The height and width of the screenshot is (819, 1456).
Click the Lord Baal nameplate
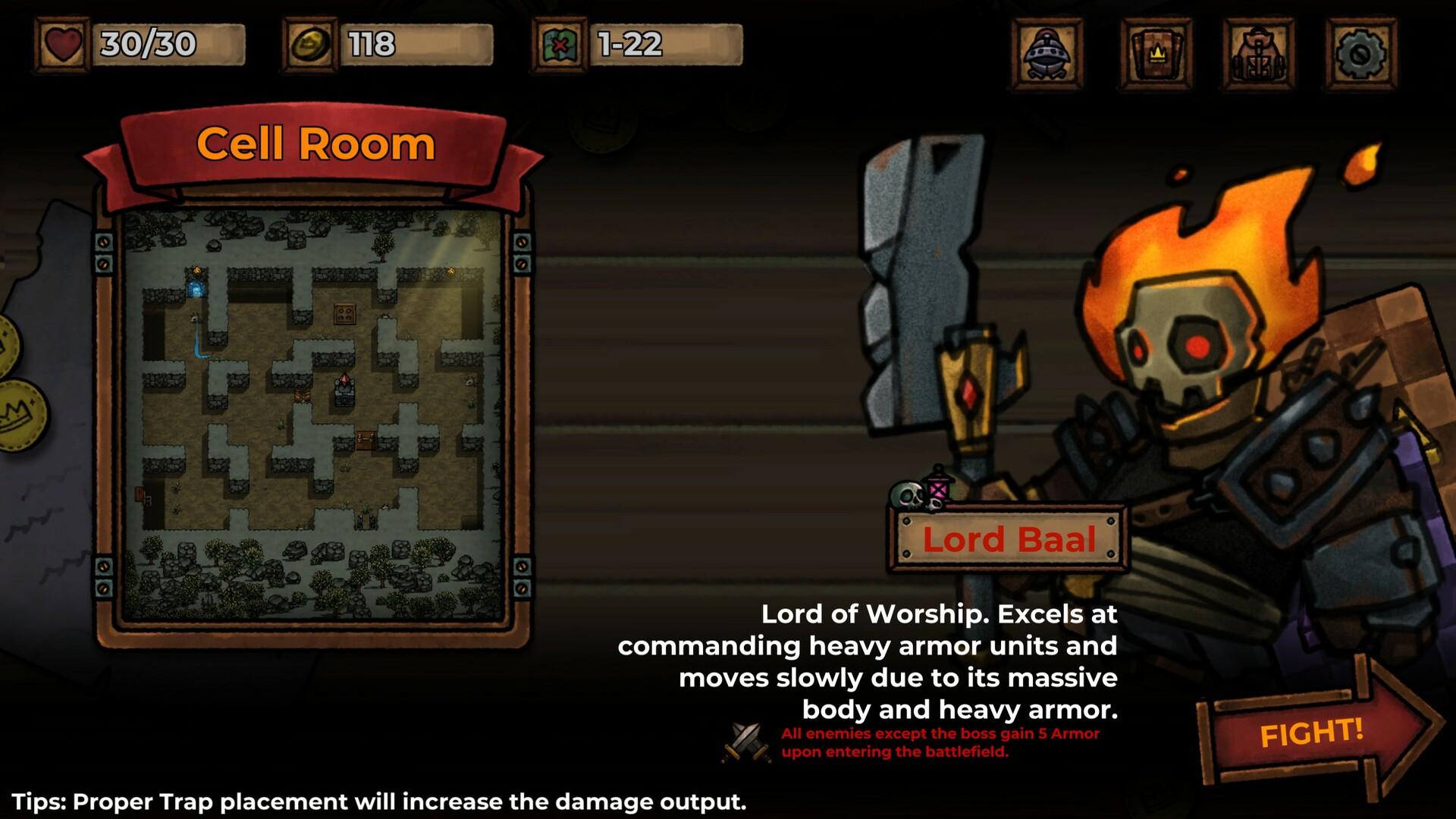(x=1007, y=540)
